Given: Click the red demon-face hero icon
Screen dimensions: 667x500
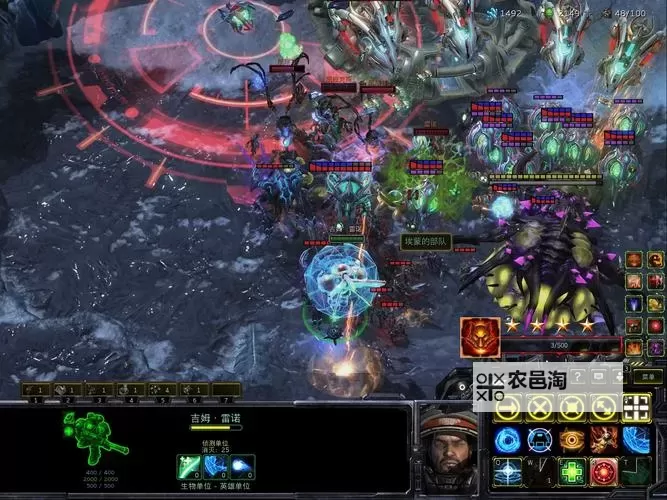Looking at the screenshot, I should [479, 337].
